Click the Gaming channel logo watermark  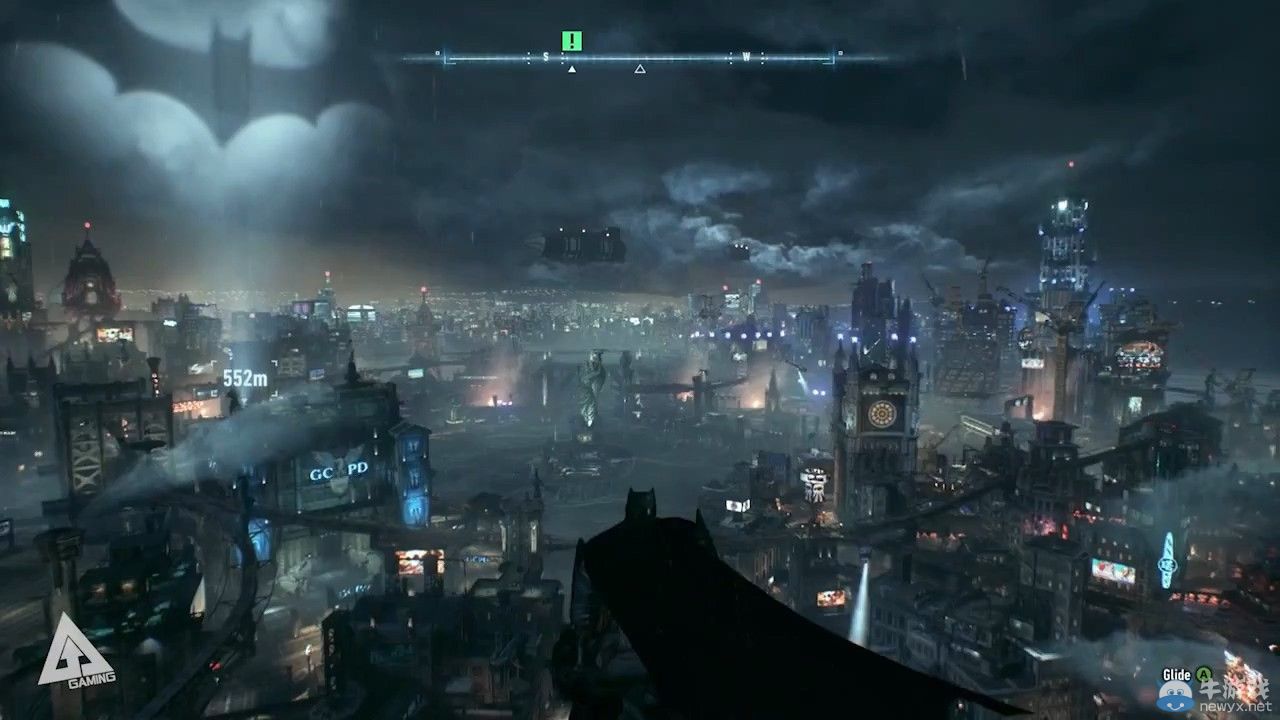[x=76, y=651]
